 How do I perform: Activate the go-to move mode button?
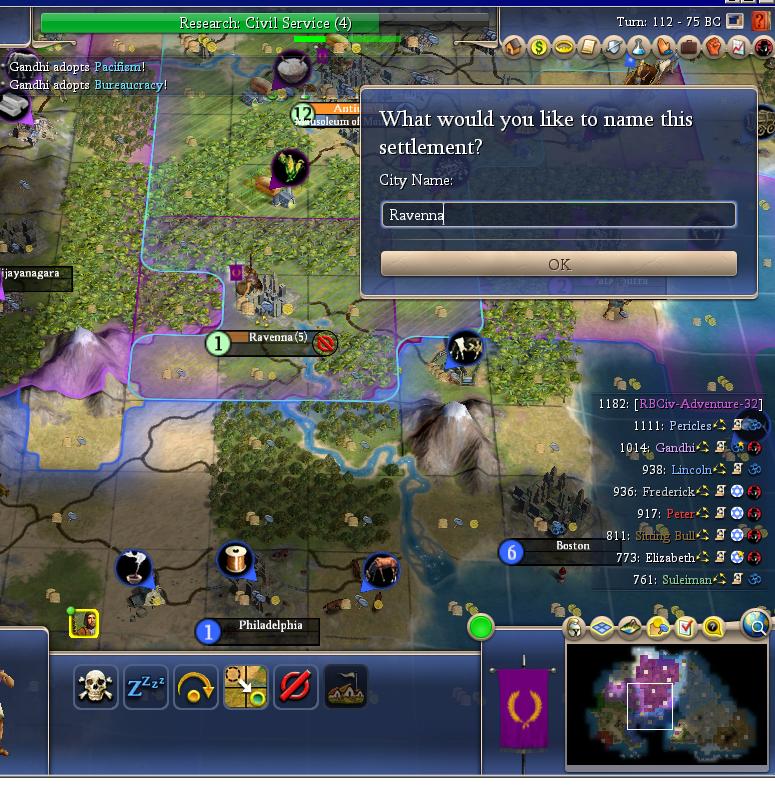(246, 687)
